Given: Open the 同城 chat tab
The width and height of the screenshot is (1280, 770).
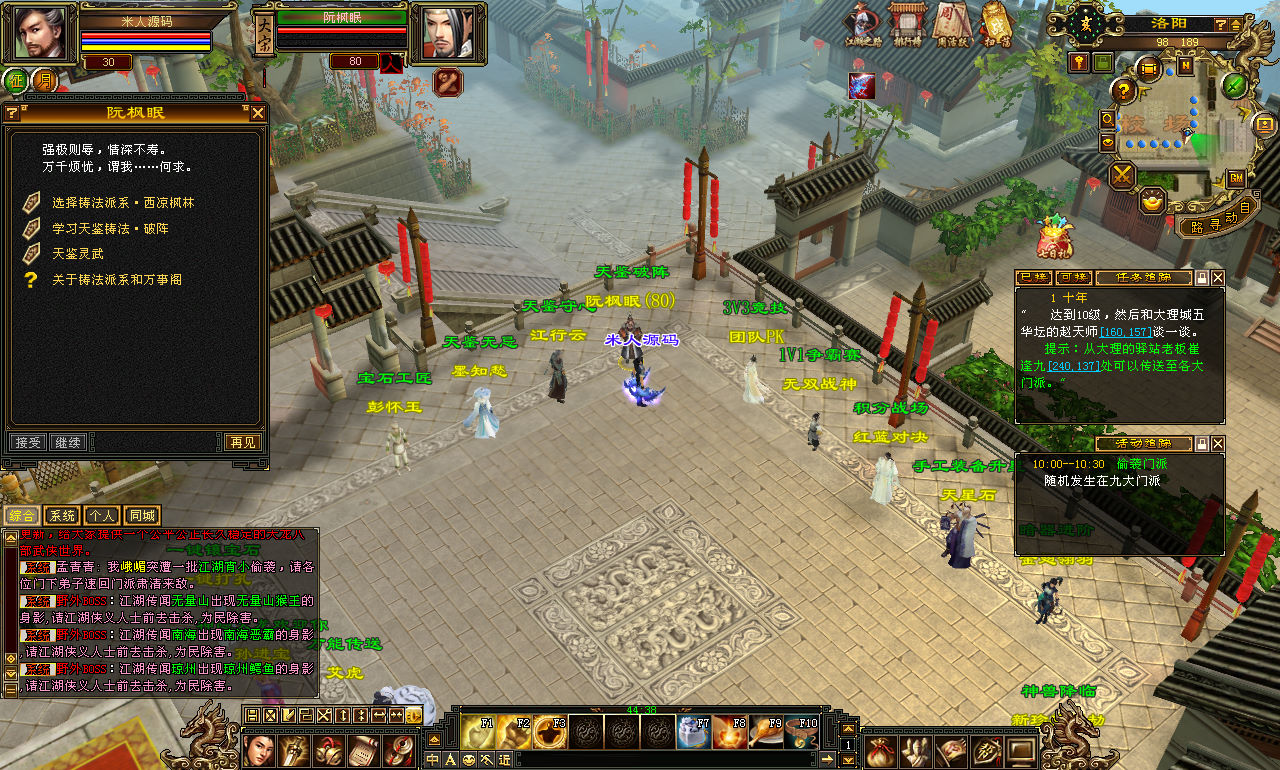Looking at the screenshot, I should pos(142,516).
